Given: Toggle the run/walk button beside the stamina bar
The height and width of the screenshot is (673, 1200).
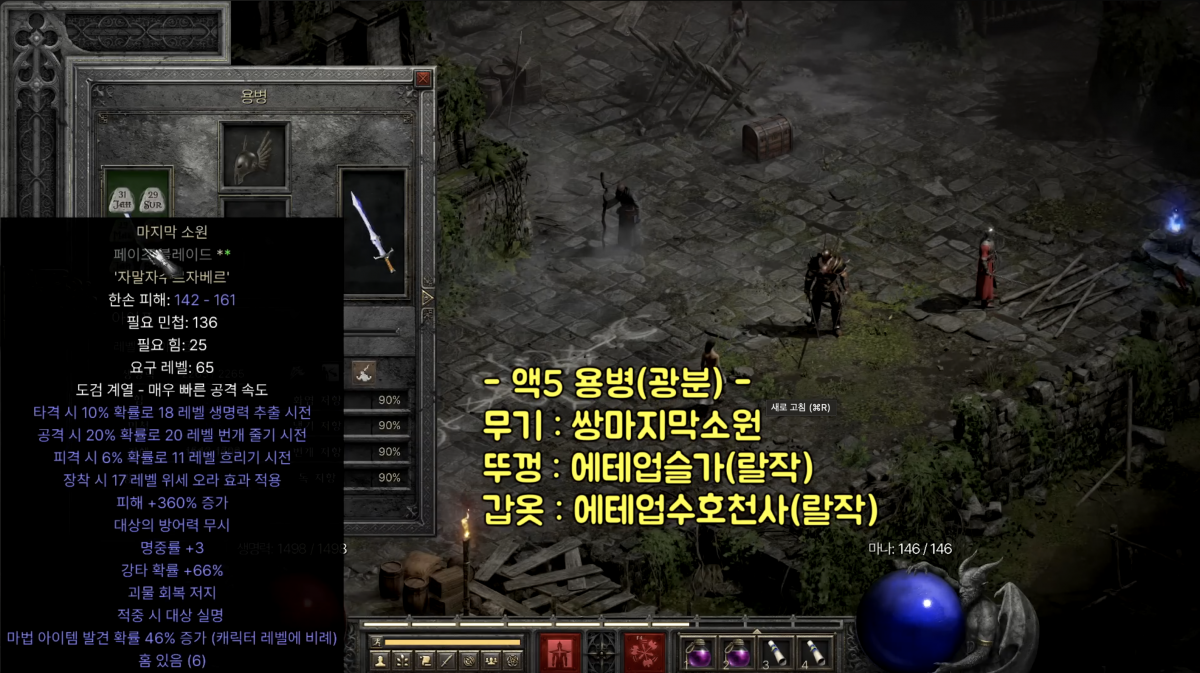Looking at the screenshot, I should pos(376,641).
